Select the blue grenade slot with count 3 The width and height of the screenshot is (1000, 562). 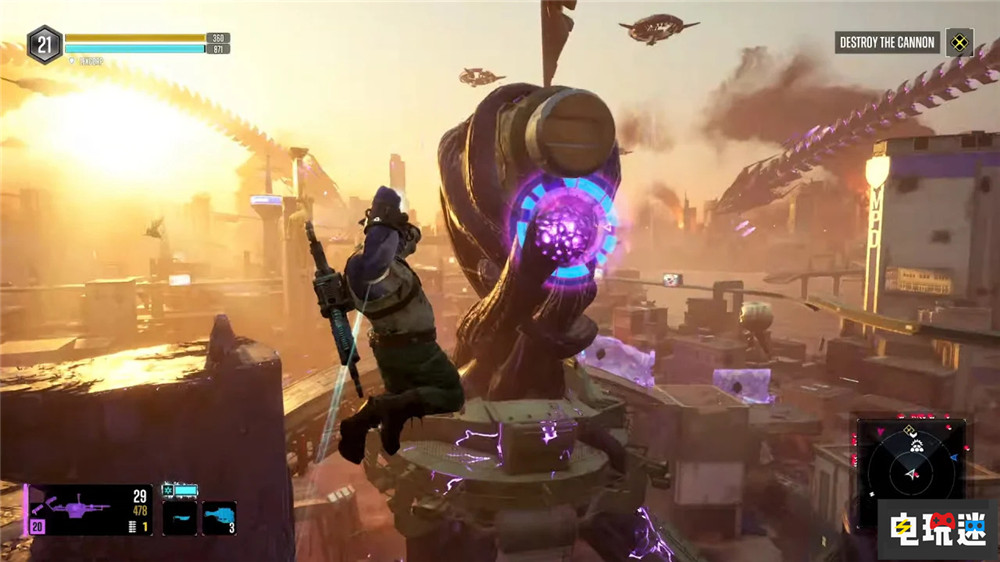219,517
